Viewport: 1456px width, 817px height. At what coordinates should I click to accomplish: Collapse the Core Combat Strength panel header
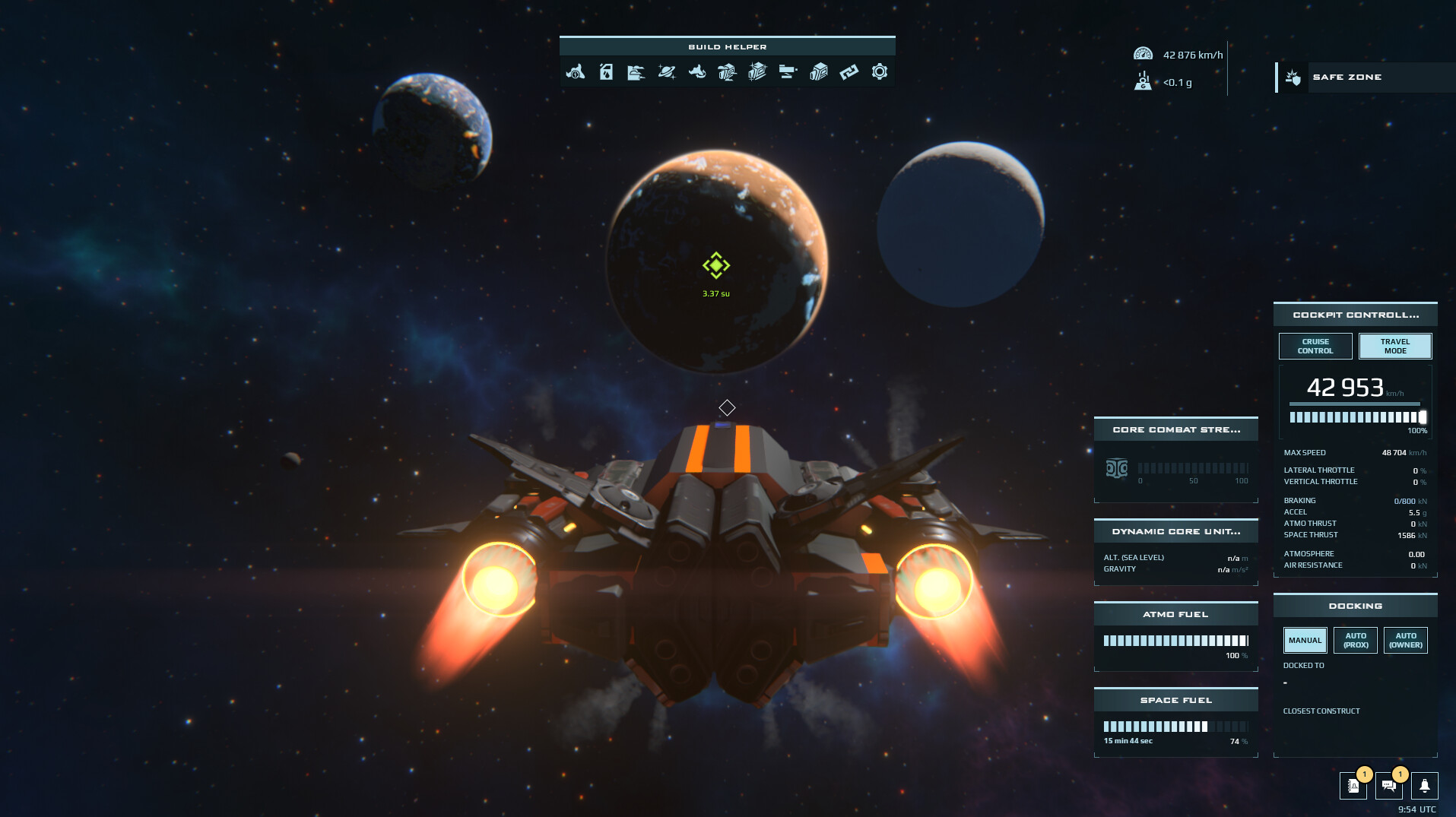[x=1175, y=429]
